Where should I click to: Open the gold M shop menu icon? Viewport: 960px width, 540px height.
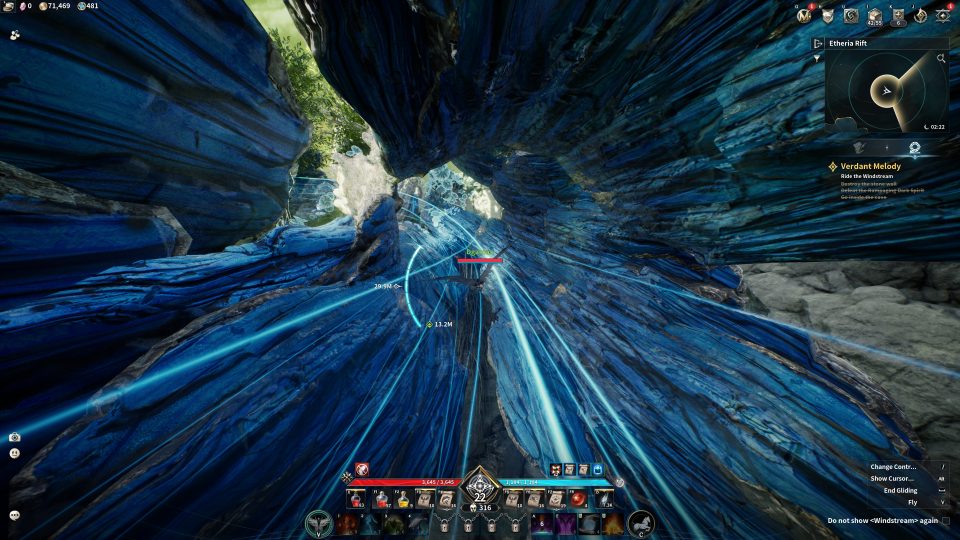tap(802, 16)
